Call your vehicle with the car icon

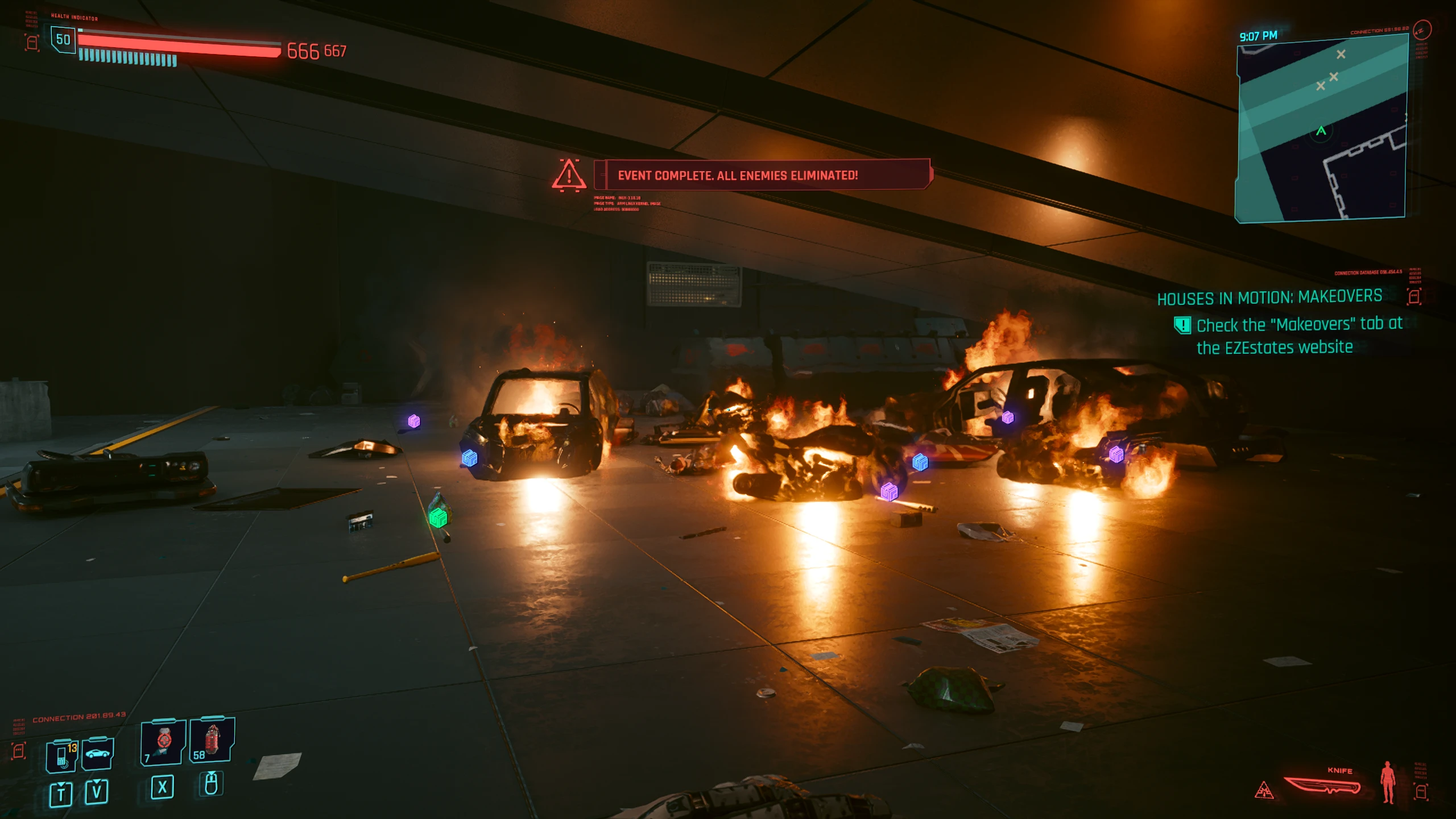(x=97, y=754)
